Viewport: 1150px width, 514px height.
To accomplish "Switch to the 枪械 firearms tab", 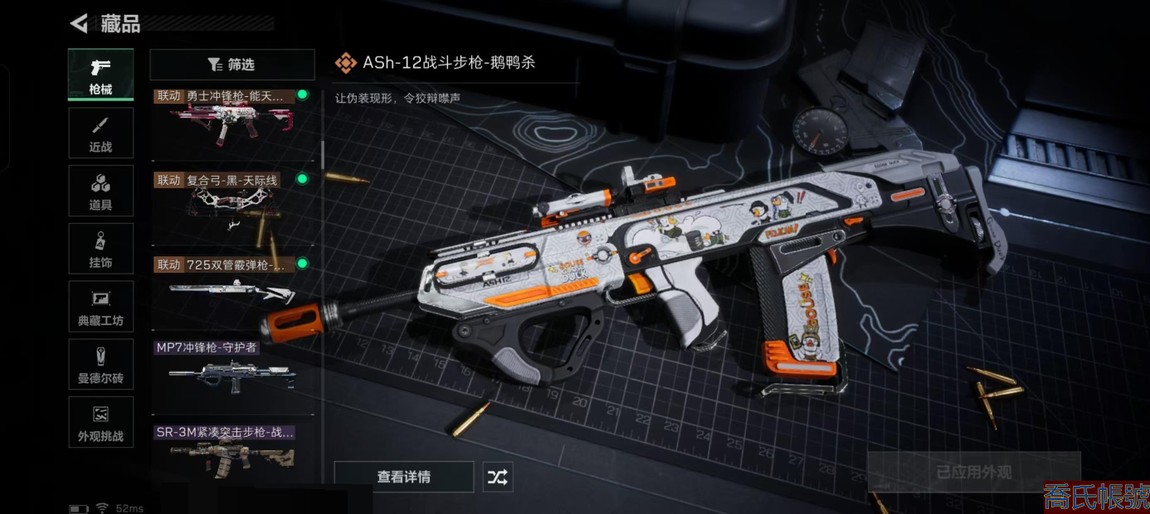I will tap(101, 75).
